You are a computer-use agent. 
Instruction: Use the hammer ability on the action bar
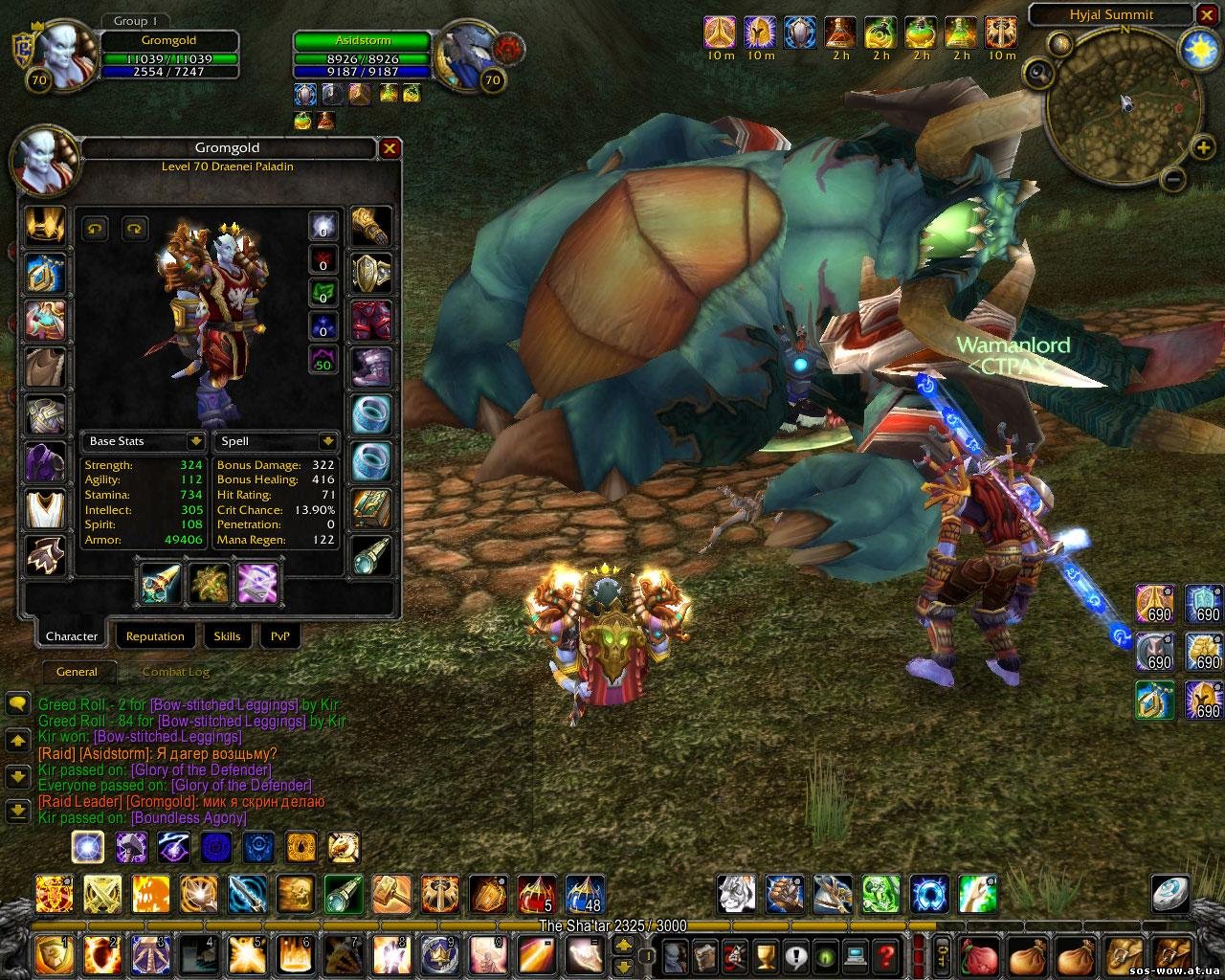pos(390,894)
